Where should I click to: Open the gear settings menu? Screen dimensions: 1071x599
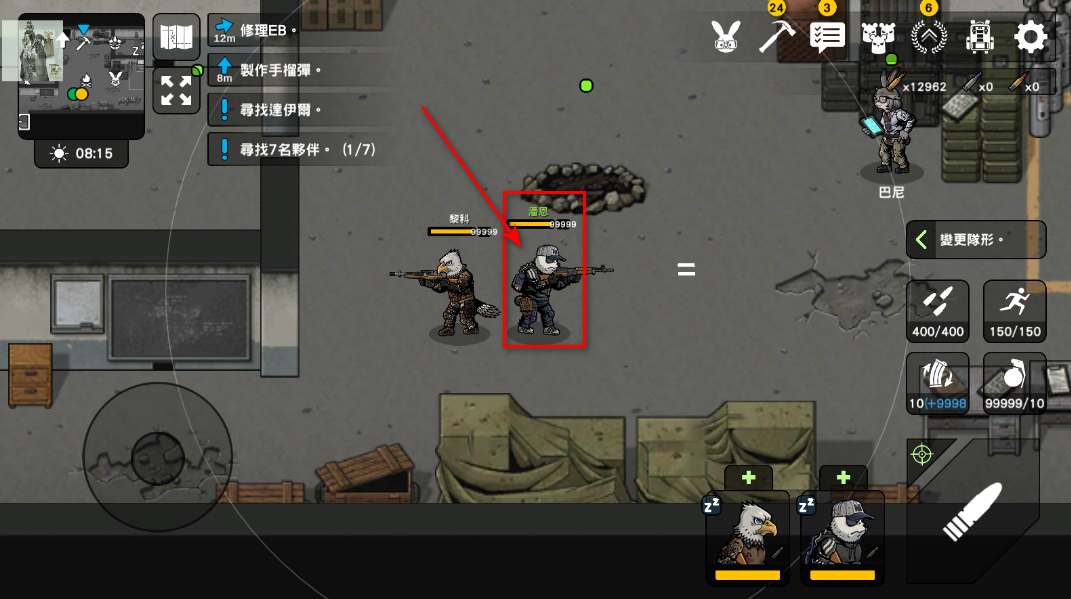(1030, 38)
